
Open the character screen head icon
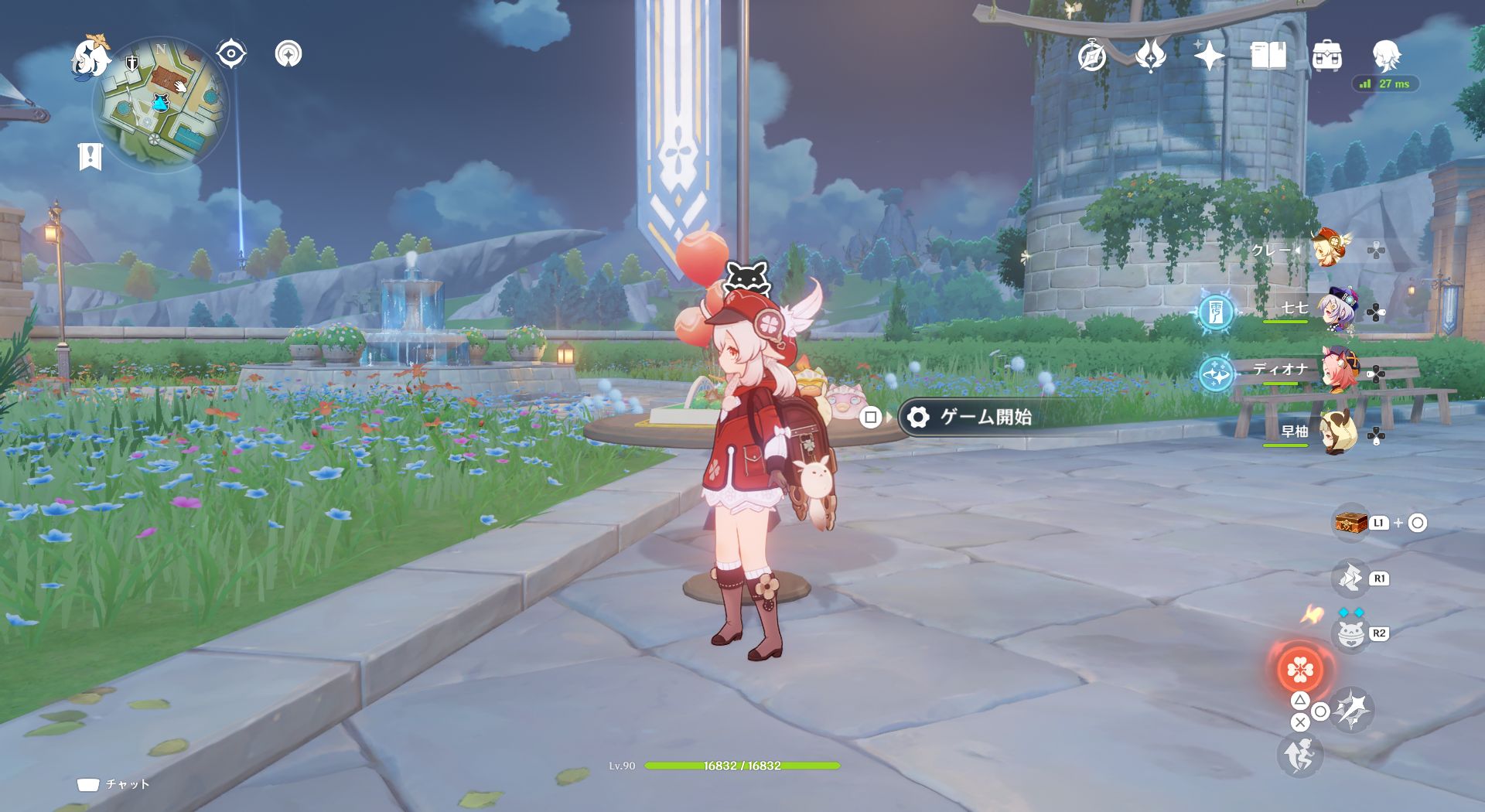tap(1386, 56)
